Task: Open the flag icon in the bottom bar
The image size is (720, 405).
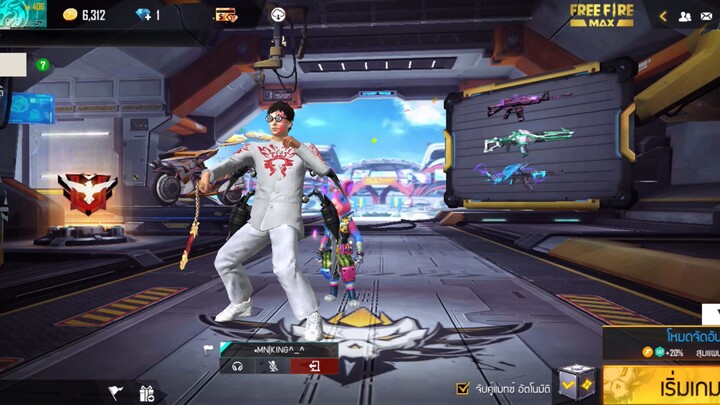Action: [x=115, y=393]
